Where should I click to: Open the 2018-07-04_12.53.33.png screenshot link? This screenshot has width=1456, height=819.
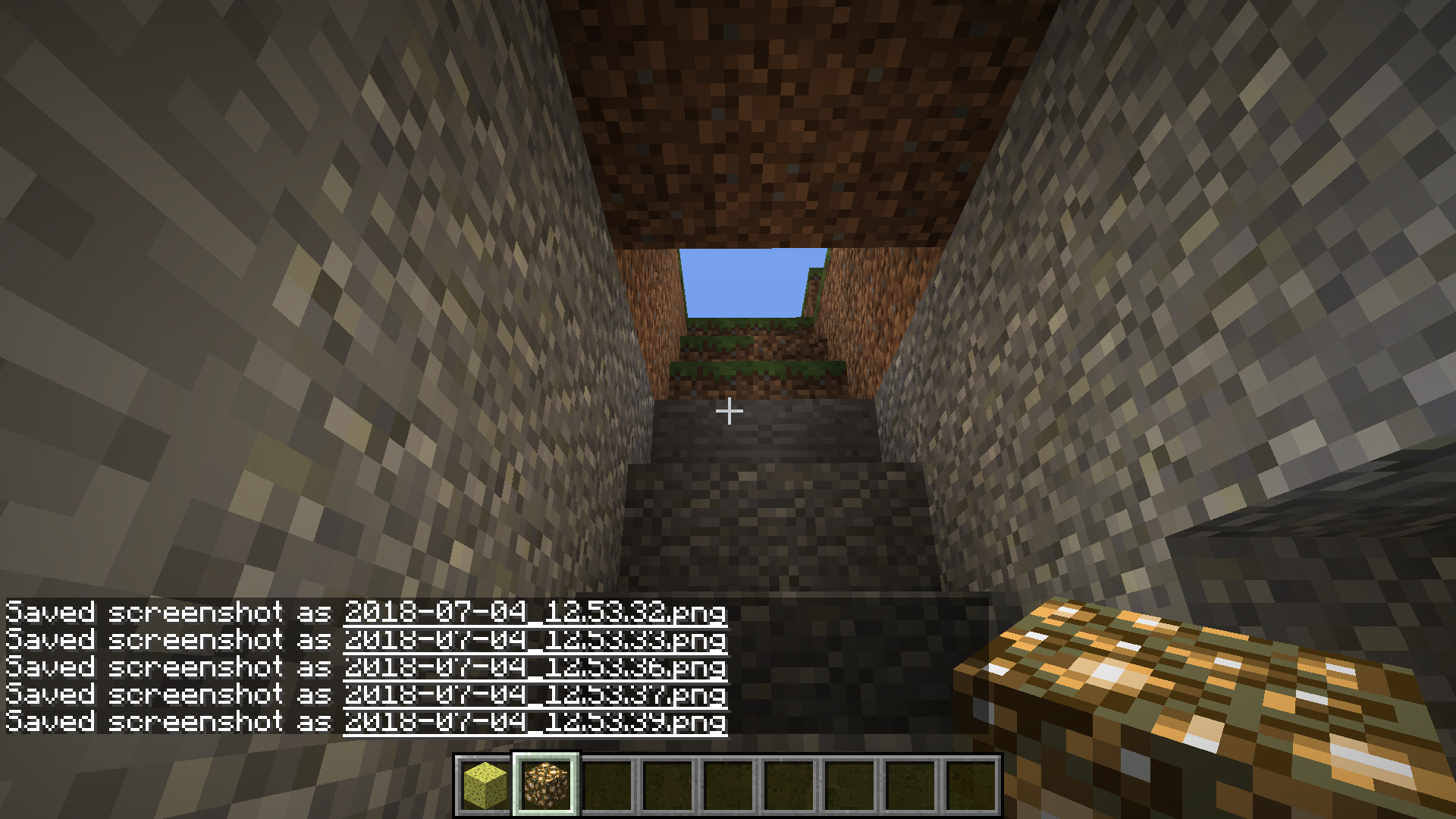point(535,639)
